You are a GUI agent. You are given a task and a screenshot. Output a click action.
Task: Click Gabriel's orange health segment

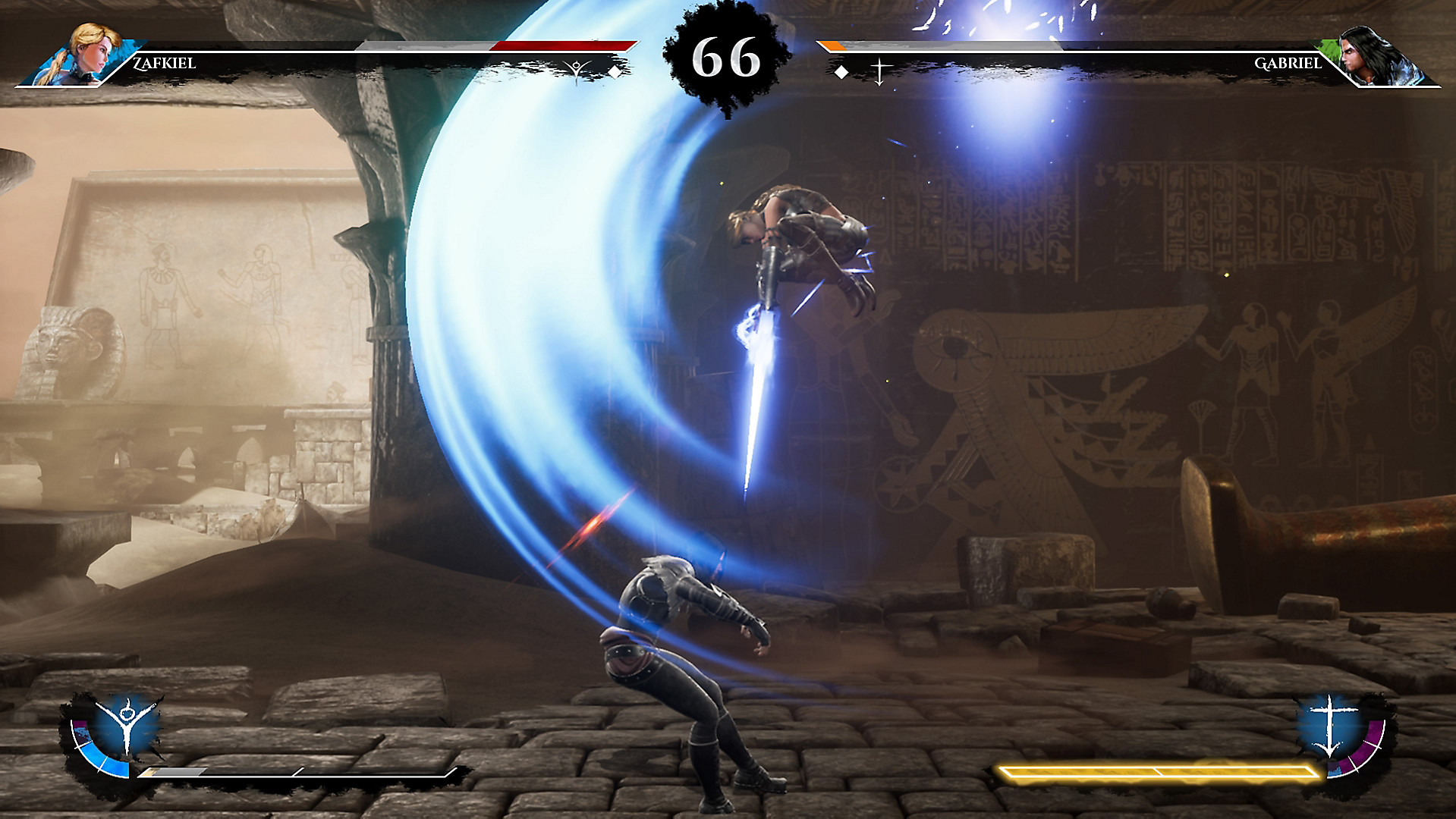click(x=835, y=45)
